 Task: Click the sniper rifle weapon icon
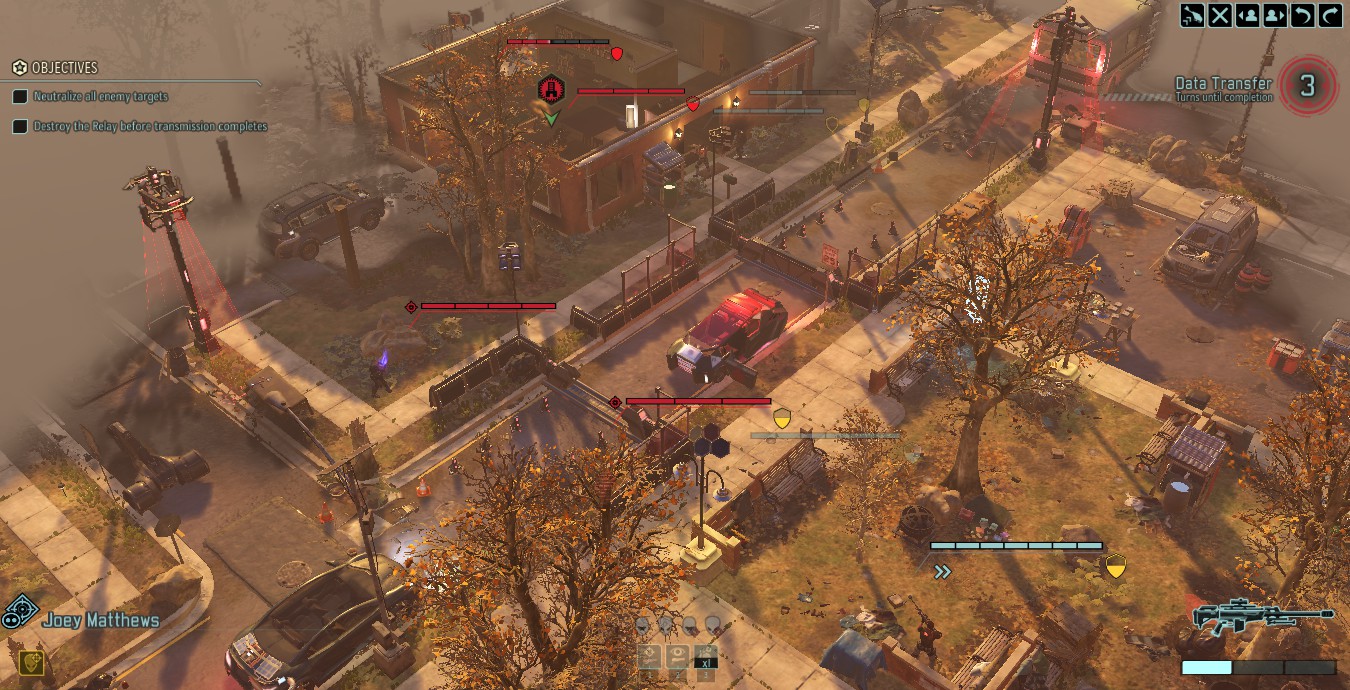pyautogui.click(x=1263, y=615)
